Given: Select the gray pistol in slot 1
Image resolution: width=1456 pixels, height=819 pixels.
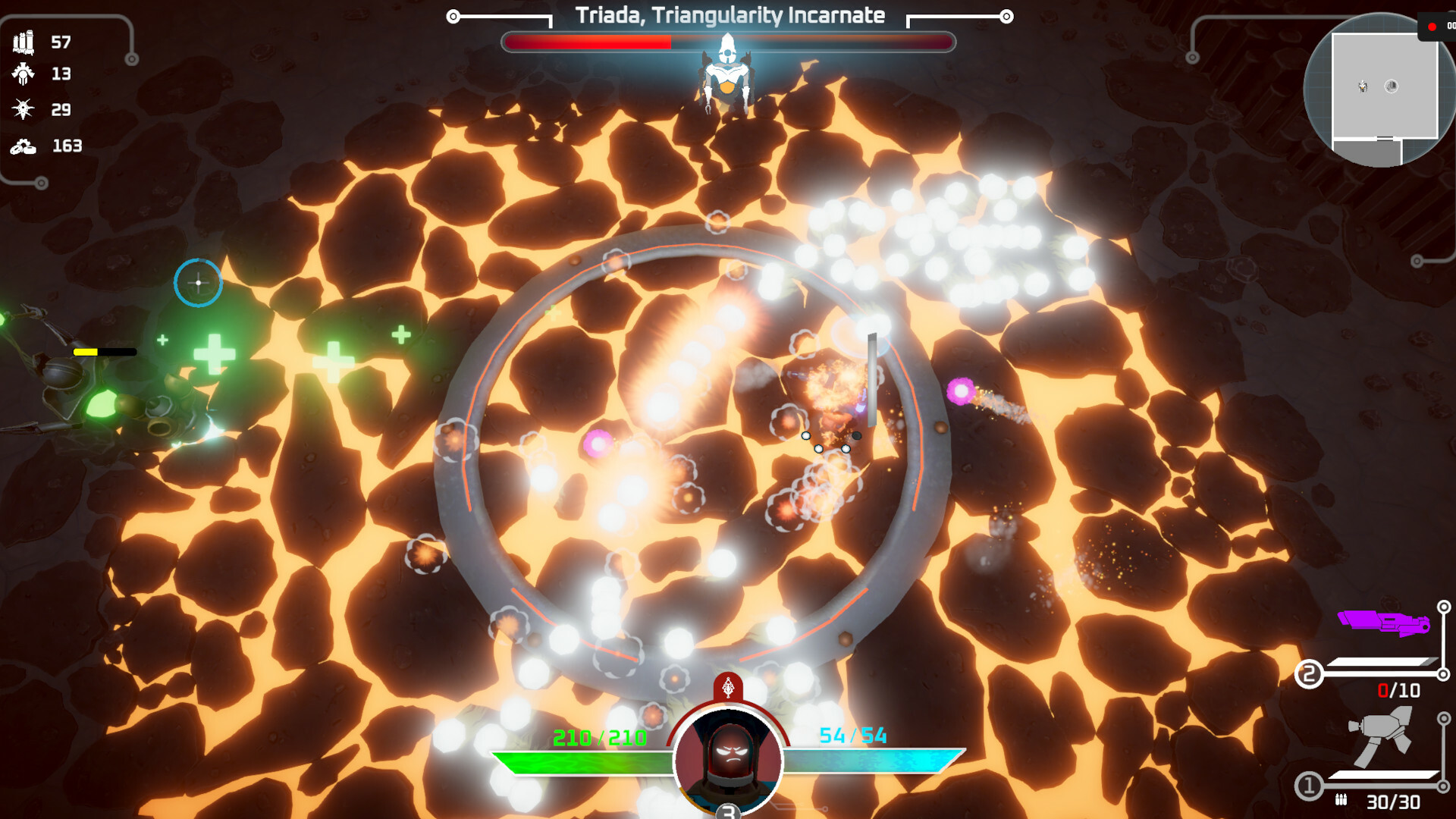Looking at the screenshot, I should tap(1382, 737).
